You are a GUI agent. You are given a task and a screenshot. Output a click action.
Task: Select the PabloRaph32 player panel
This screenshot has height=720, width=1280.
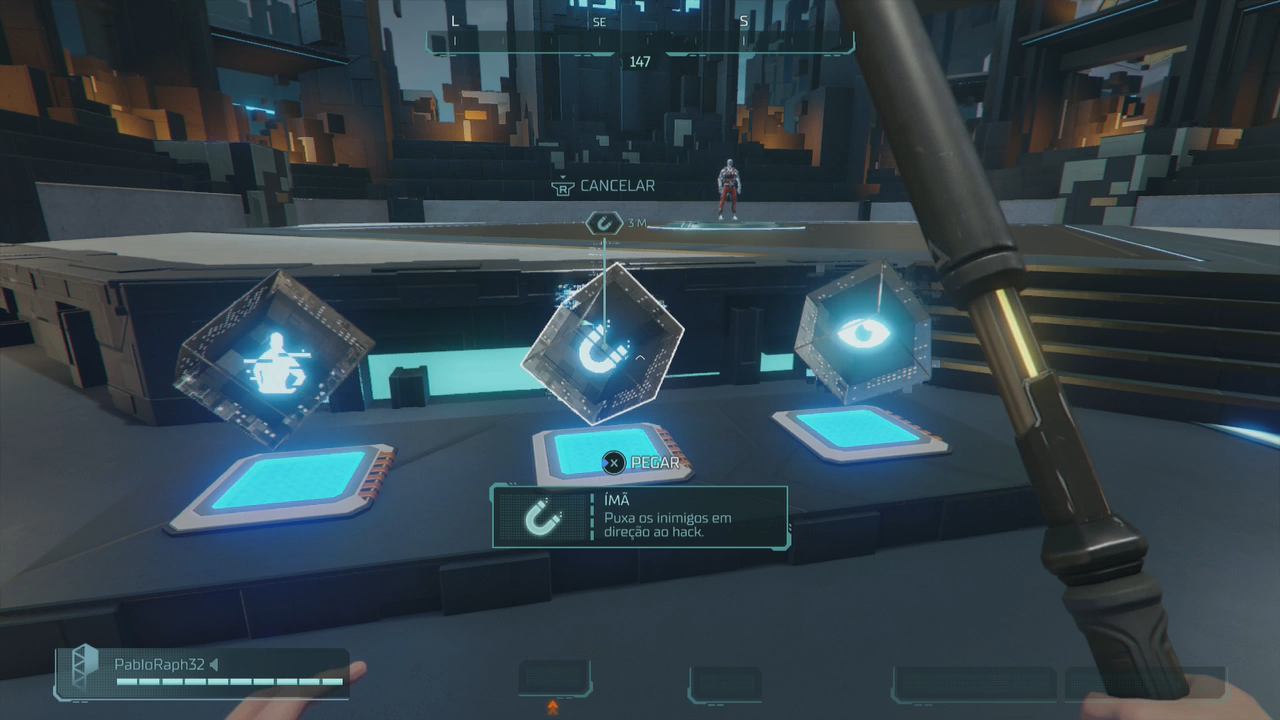pos(204,672)
